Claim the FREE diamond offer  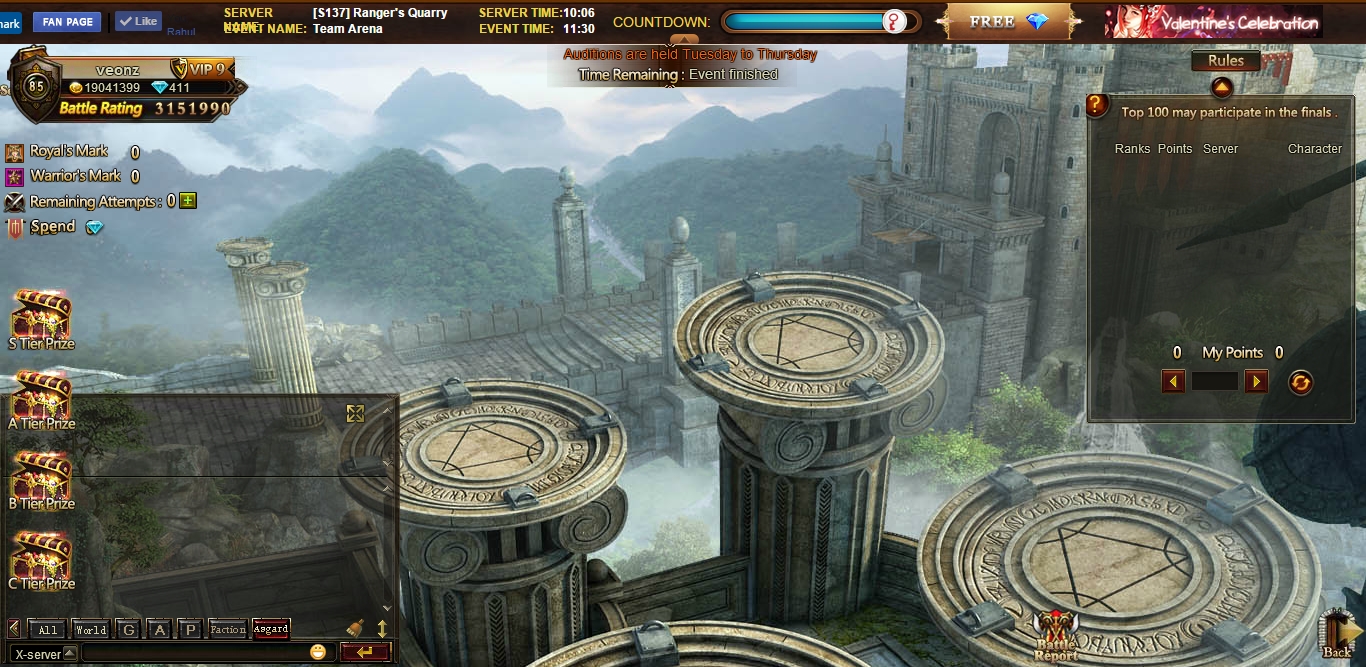[x=1006, y=21]
